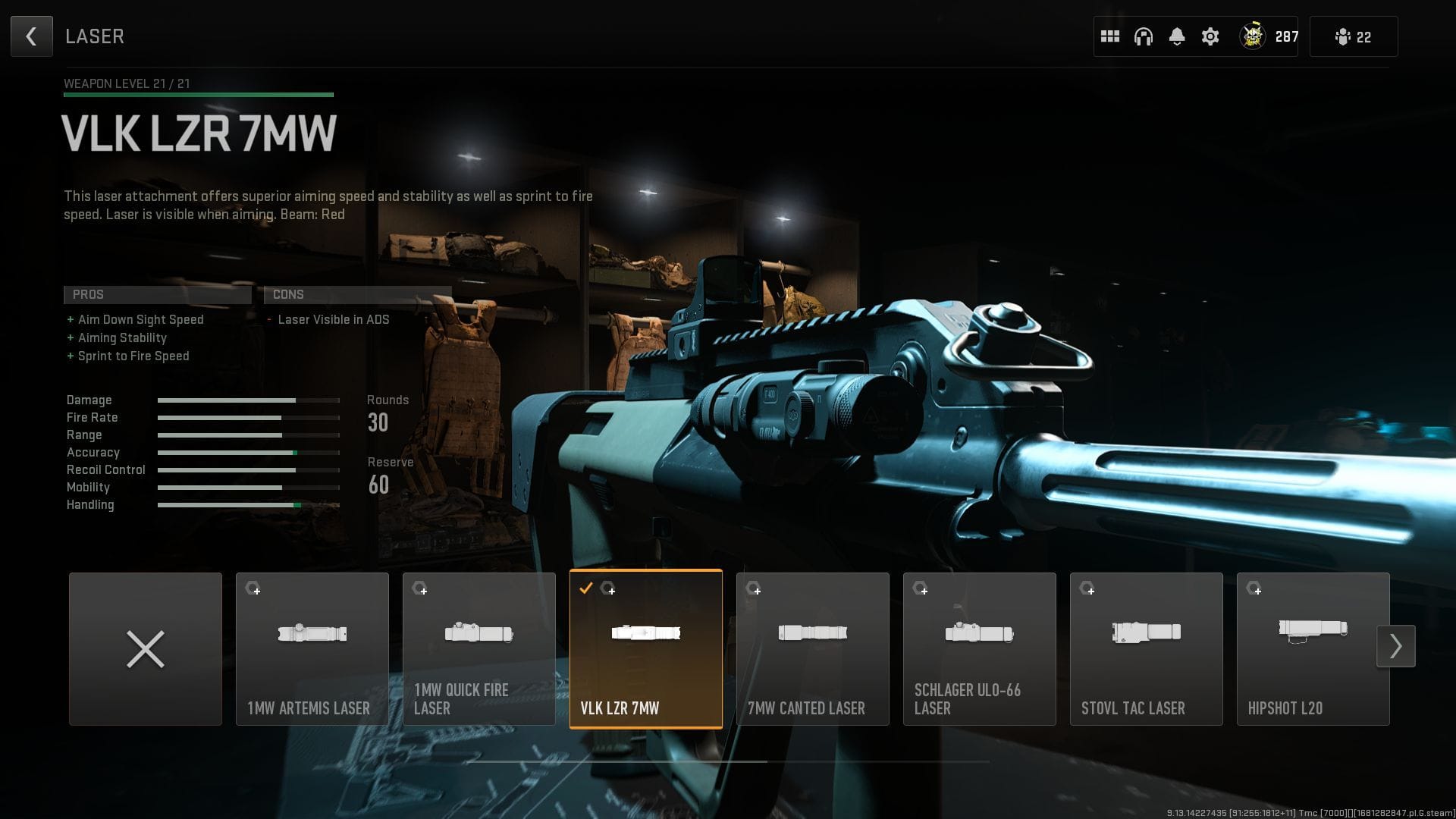This screenshot has height=819, width=1456.
Task: Open the social menu grid icon
Action: coord(1110,36)
